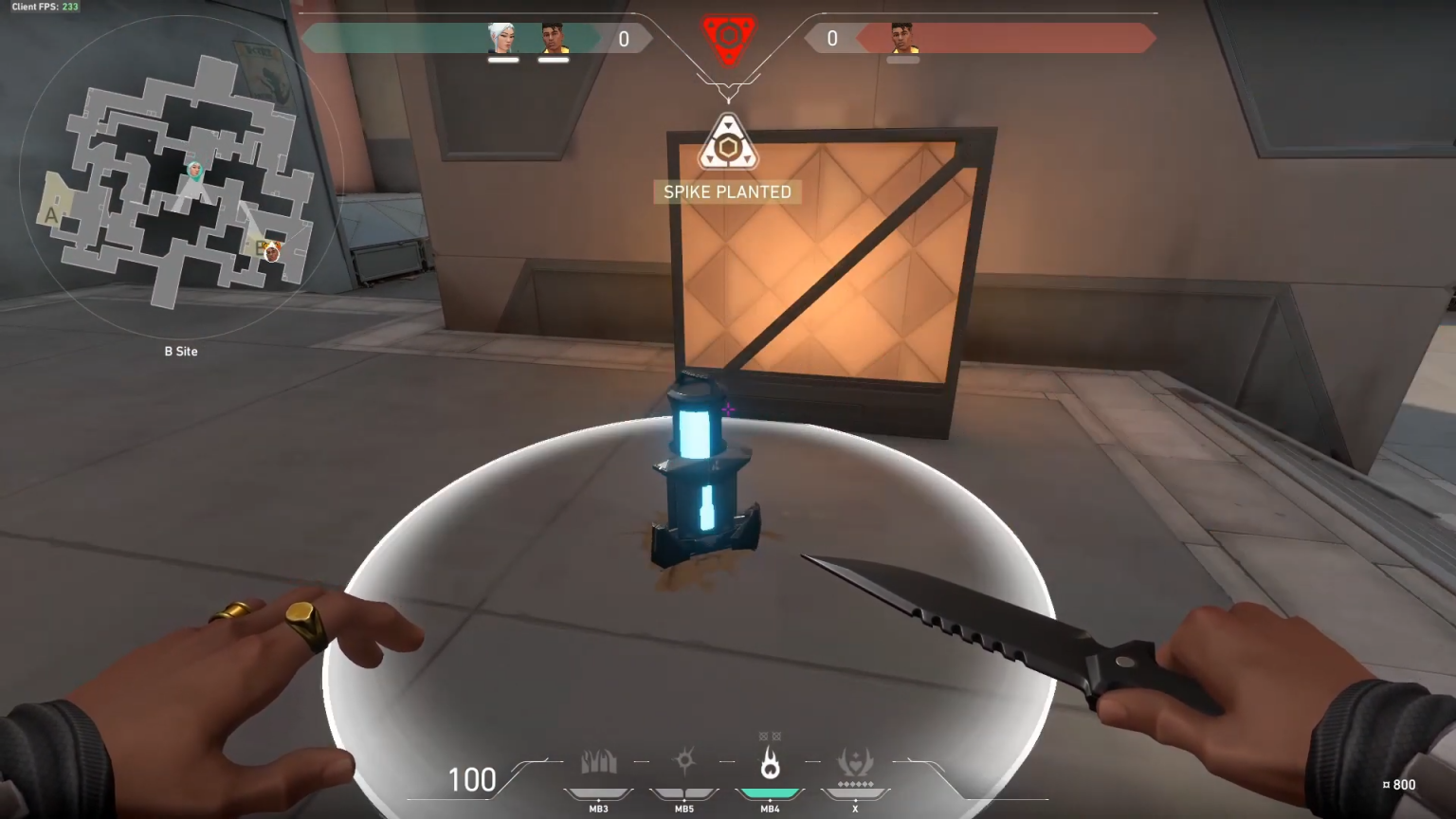
Task: Select the Curveball ability icon above MB5
Action: point(684,760)
